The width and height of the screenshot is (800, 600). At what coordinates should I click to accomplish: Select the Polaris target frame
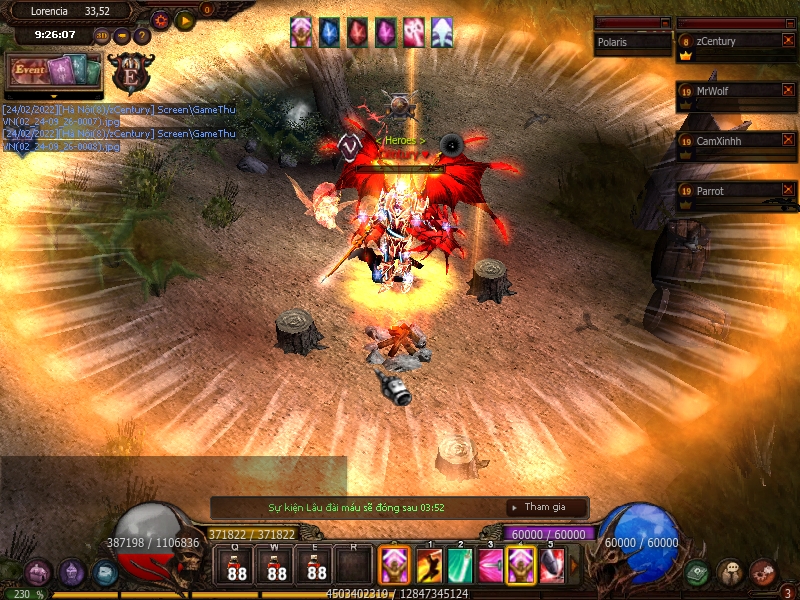(632, 42)
